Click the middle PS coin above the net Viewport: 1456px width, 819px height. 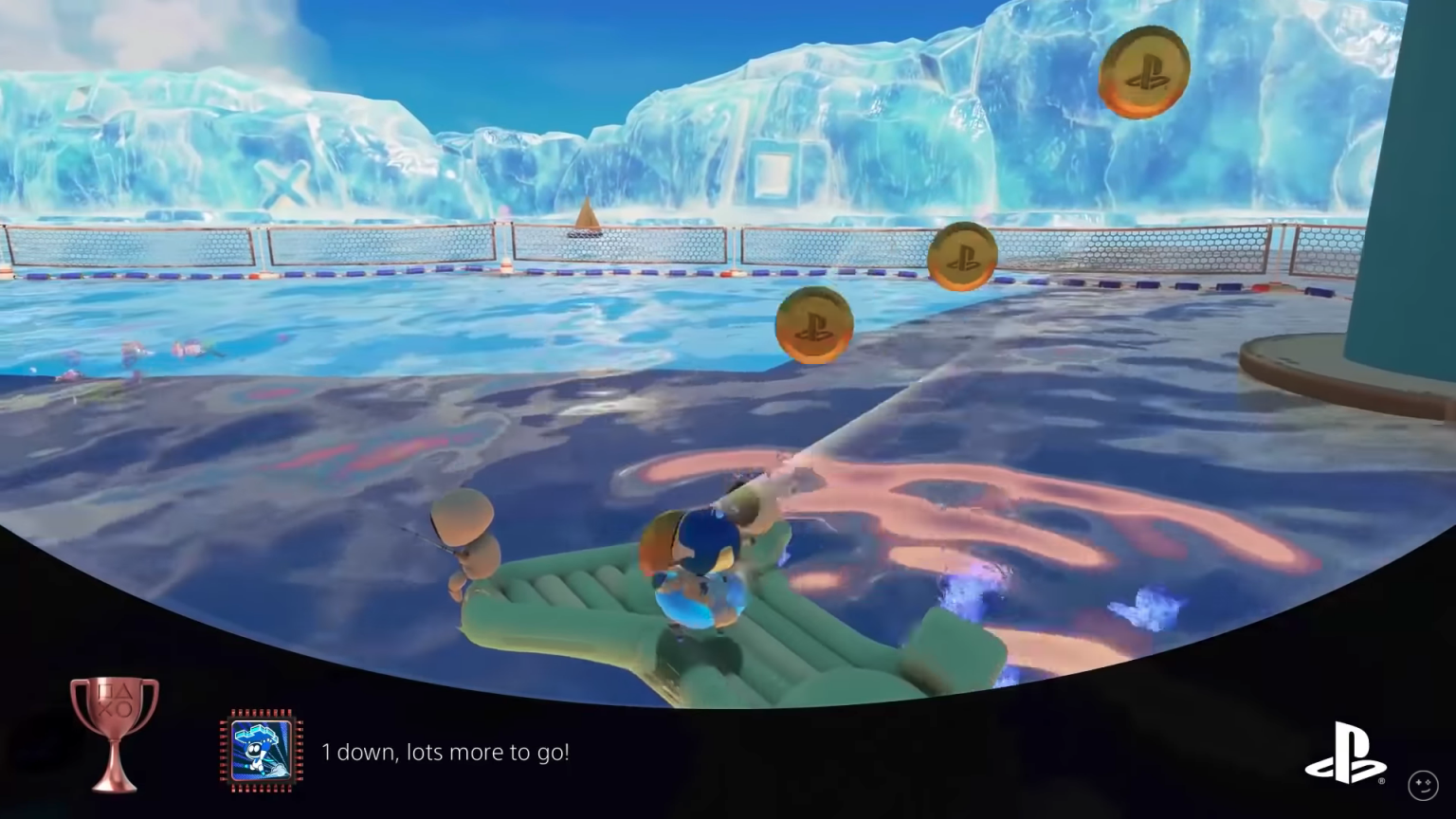pyautogui.click(x=962, y=254)
